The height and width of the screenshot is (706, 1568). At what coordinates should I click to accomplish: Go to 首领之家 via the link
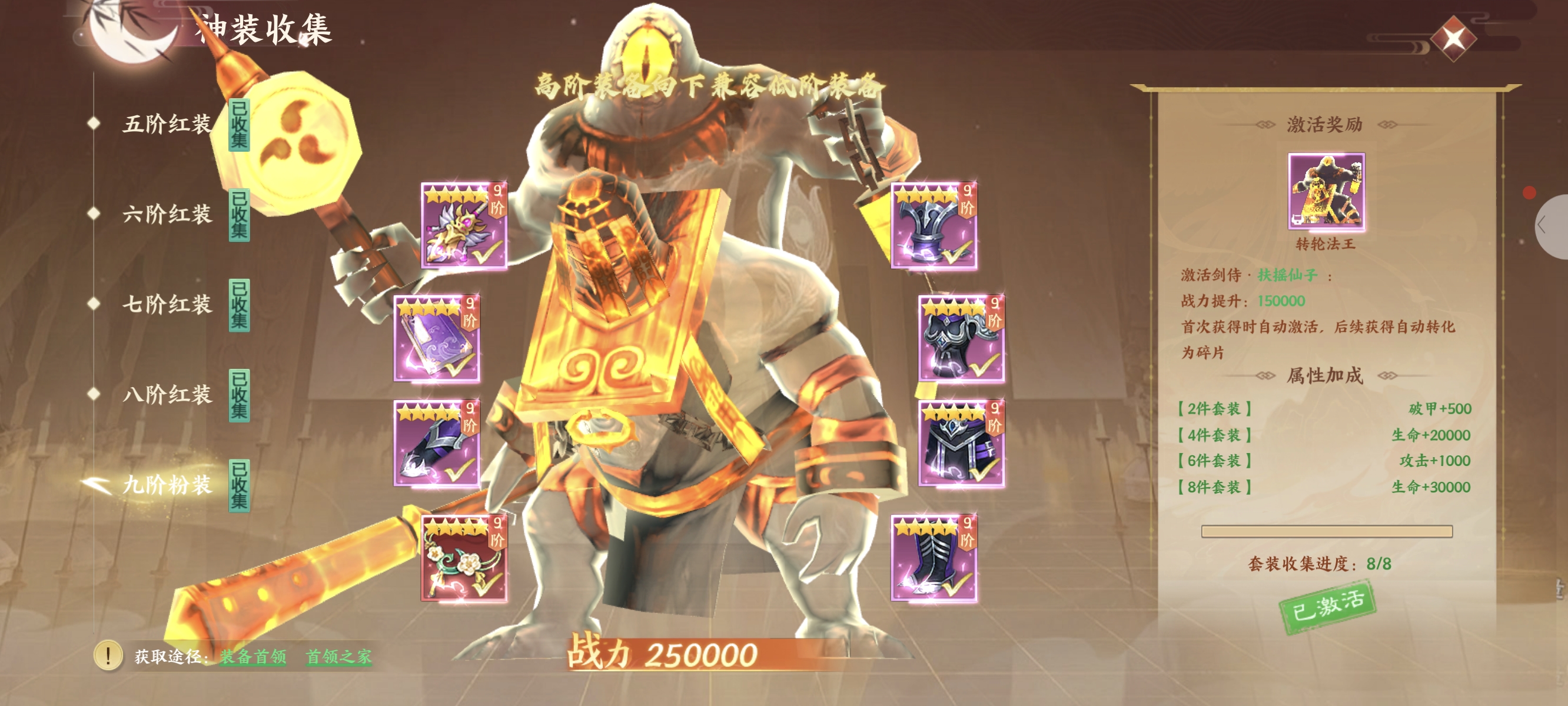pos(338,656)
